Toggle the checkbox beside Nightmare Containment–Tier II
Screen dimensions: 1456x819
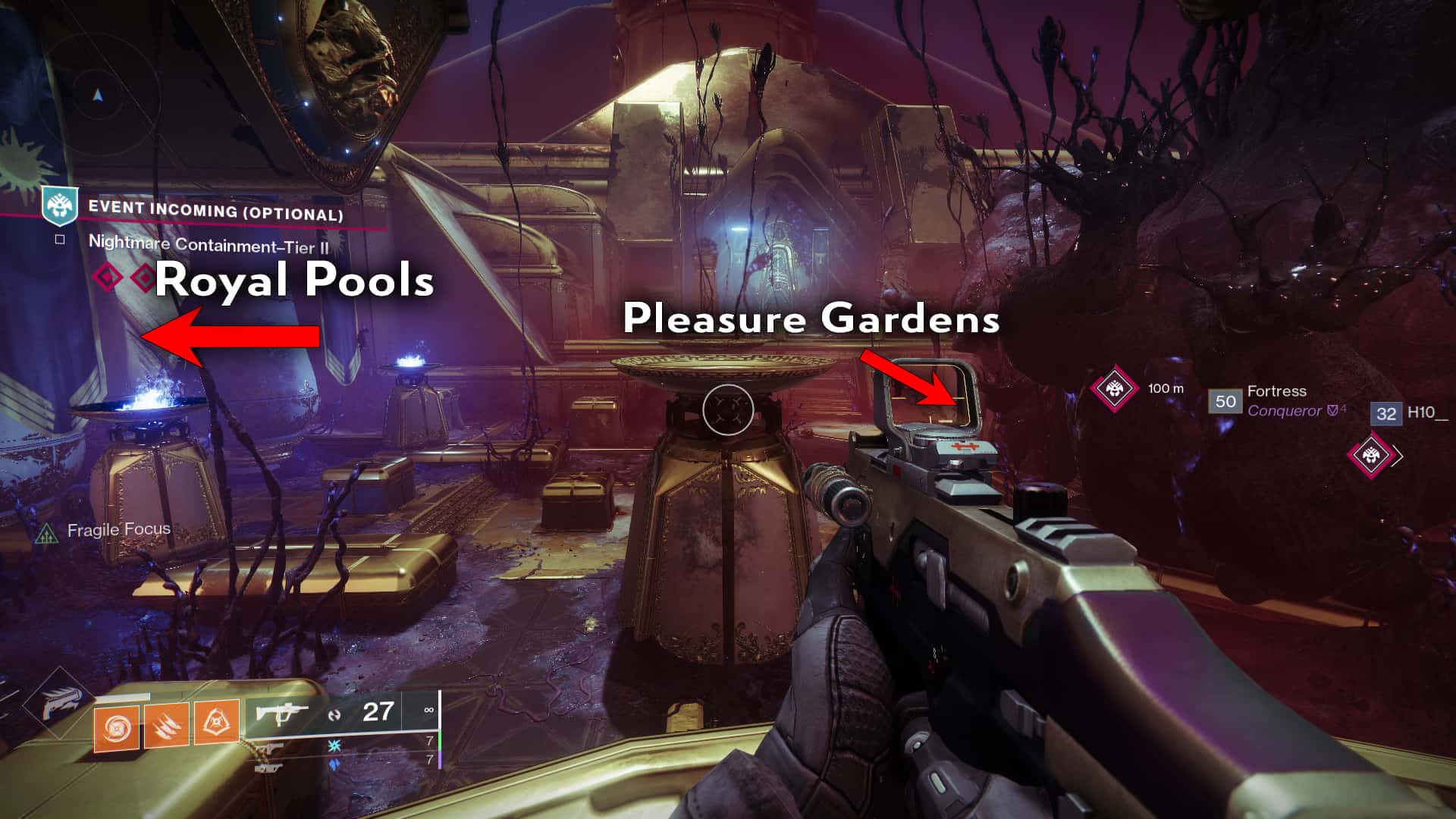click(x=59, y=240)
